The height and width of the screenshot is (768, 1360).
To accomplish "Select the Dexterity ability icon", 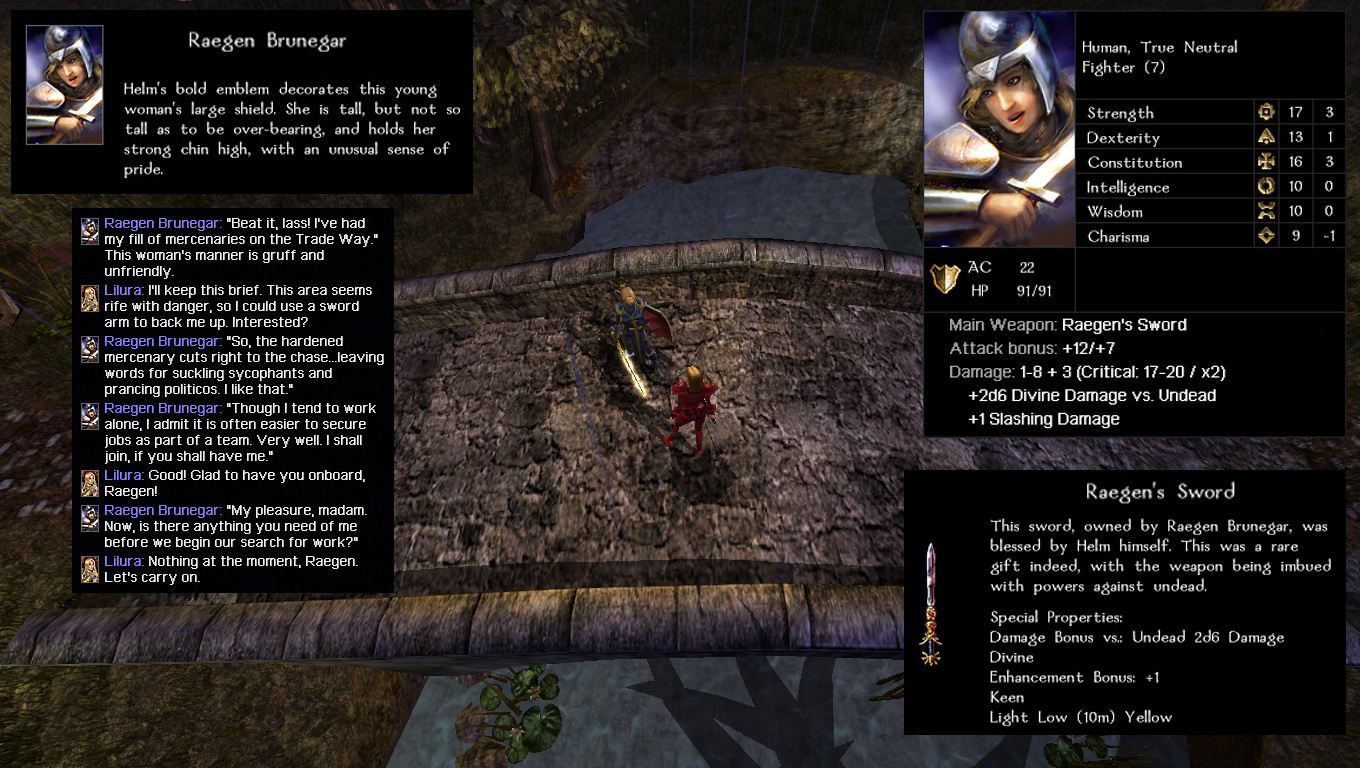I will [x=1268, y=136].
